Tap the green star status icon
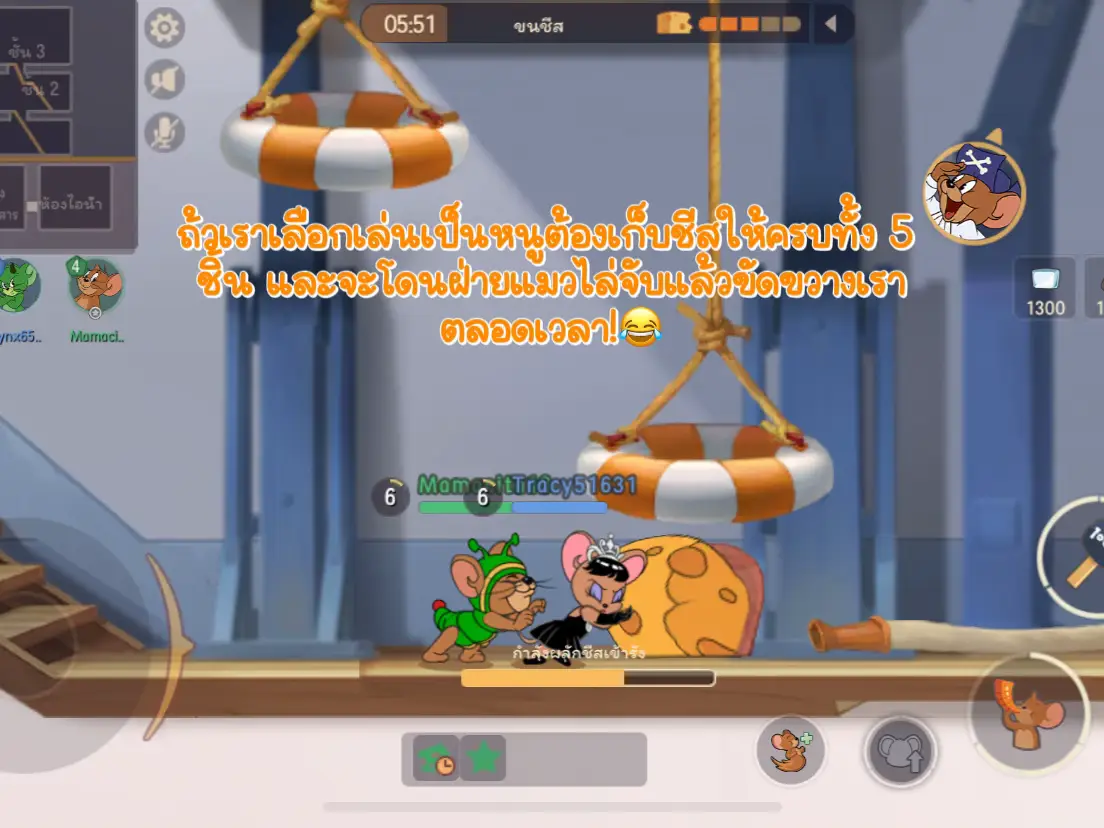Screen dimensions: 1104x828 click(484, 759)
